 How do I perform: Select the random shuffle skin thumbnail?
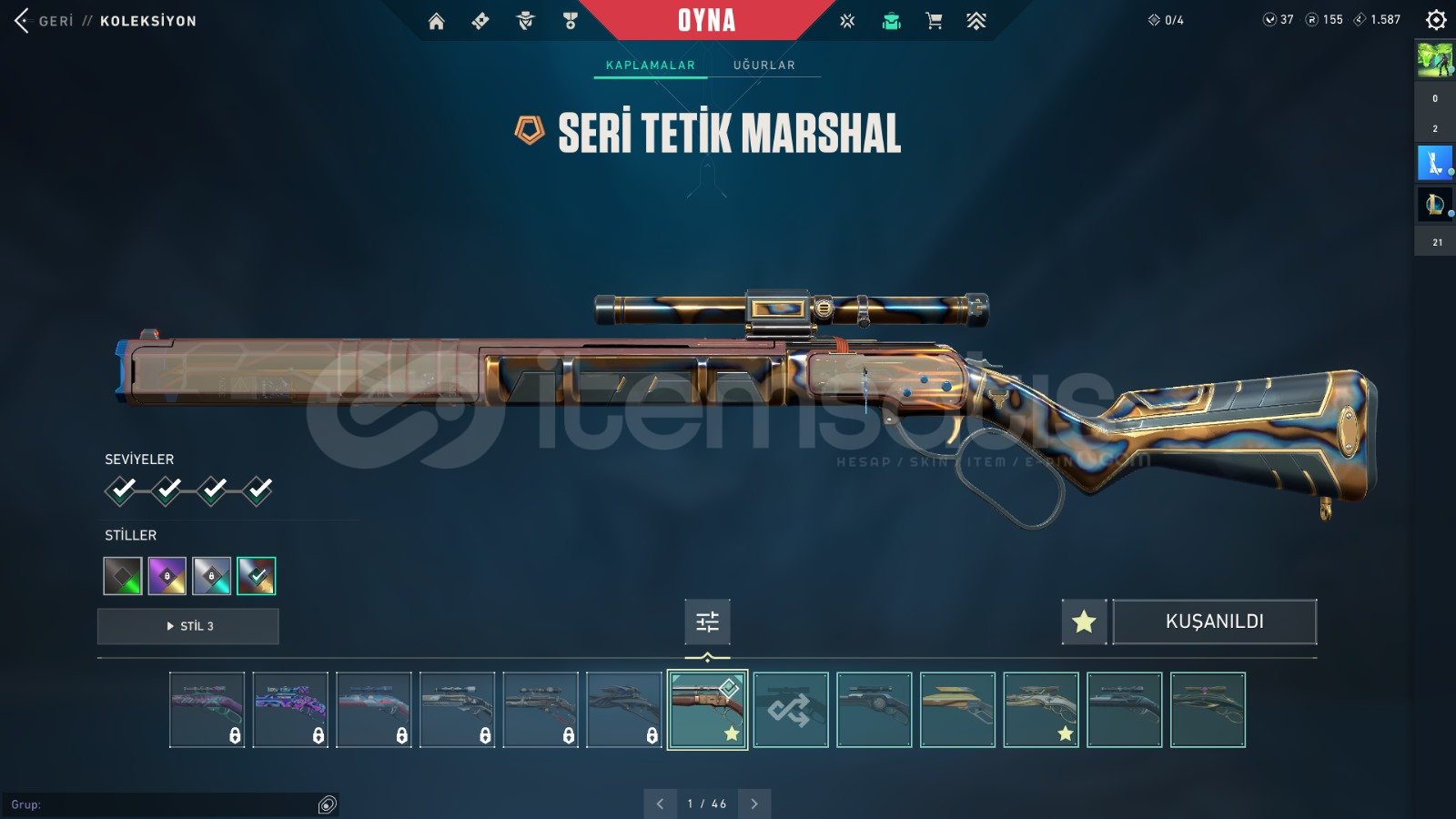click(791, 710)
